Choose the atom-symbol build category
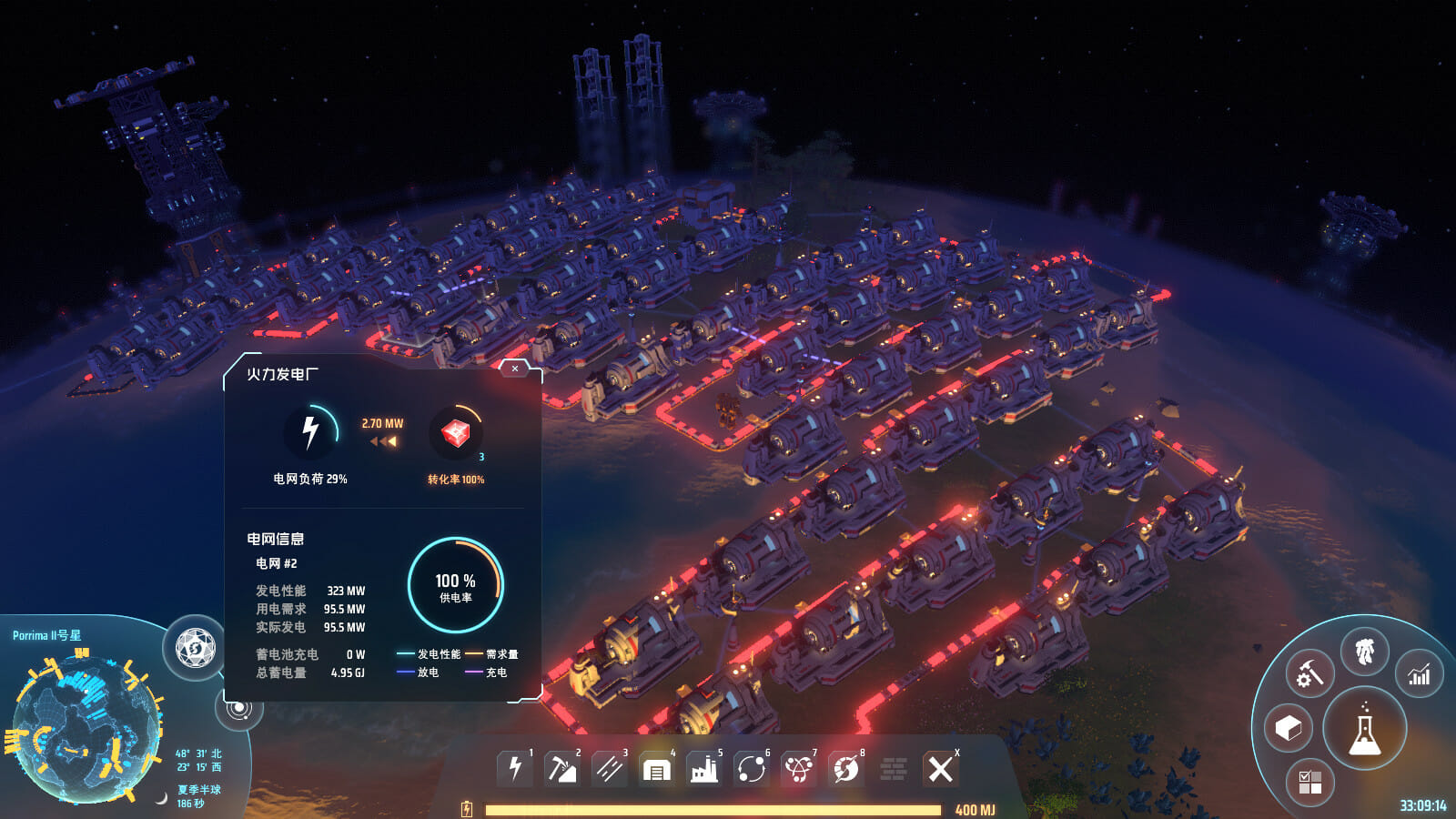Image resolution: width=1456 pixels, height=819 pixels. pyautogui.click(x=799, y=770)
